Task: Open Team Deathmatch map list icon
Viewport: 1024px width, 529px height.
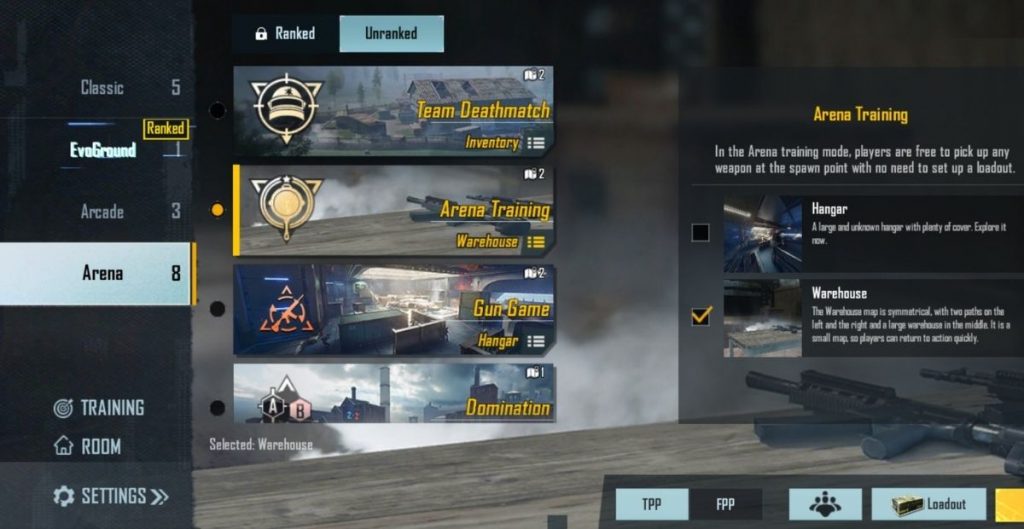Action: (x=536, y=143)
